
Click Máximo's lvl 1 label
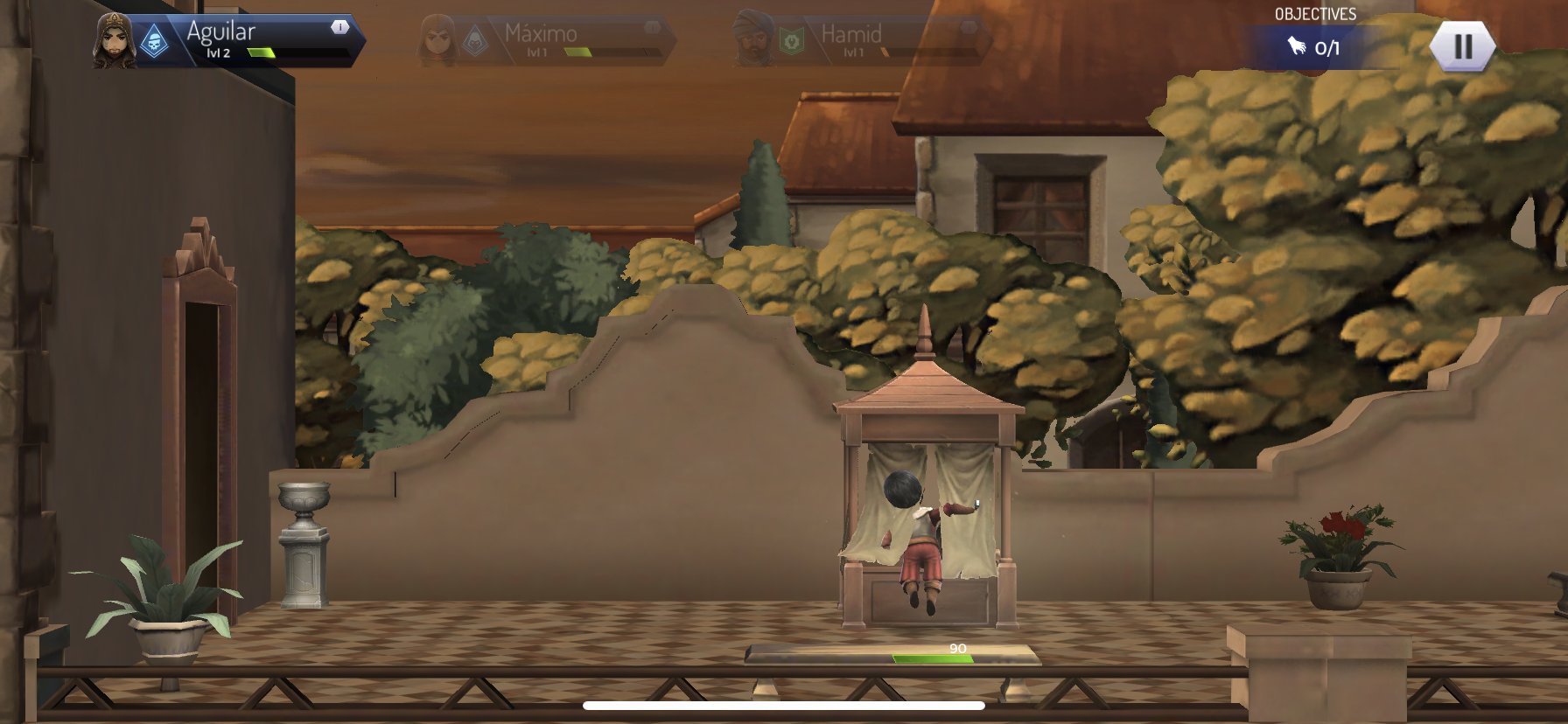(x=535, y=53)
